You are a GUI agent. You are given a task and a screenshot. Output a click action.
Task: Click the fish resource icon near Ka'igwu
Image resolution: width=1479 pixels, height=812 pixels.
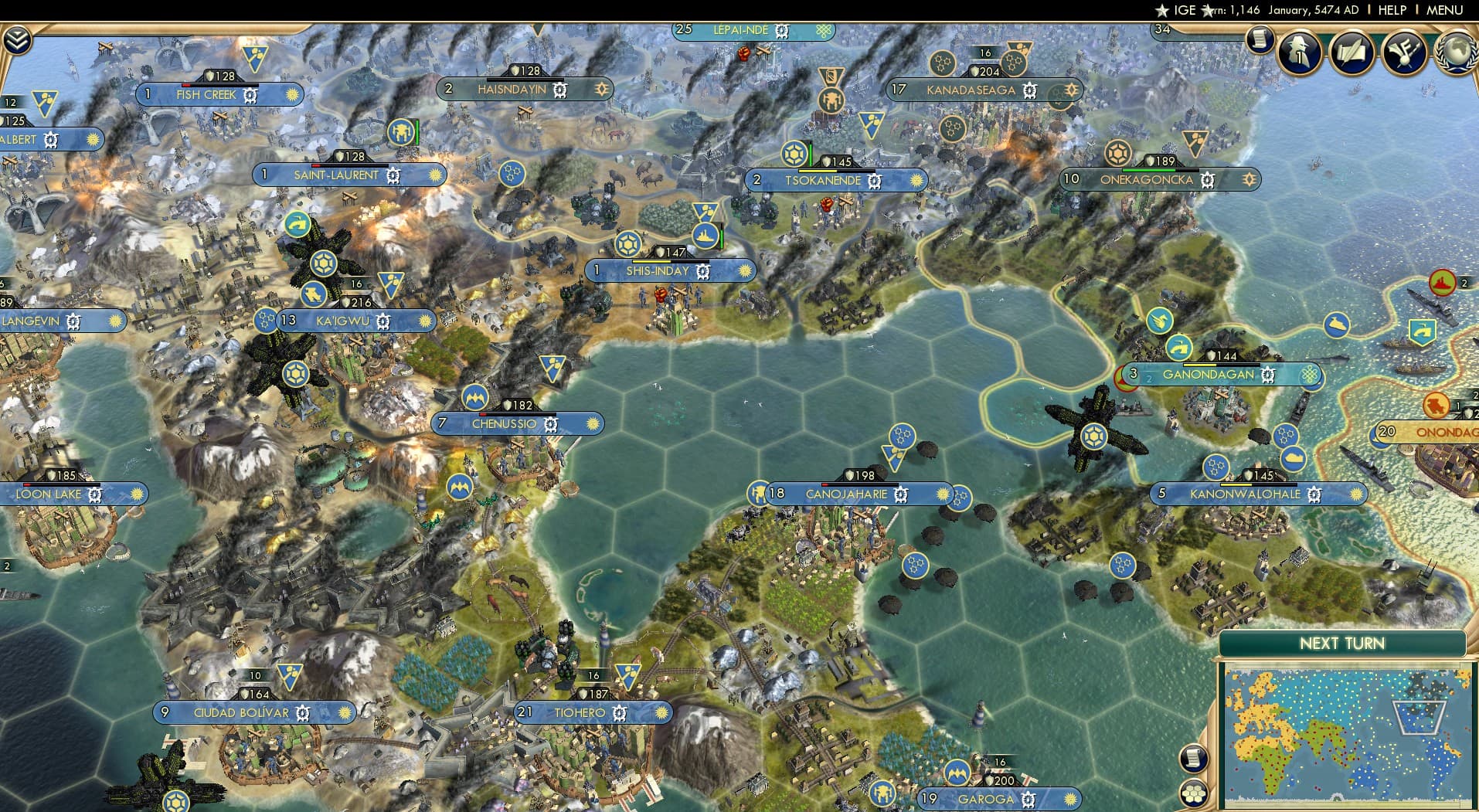point(313,294)
